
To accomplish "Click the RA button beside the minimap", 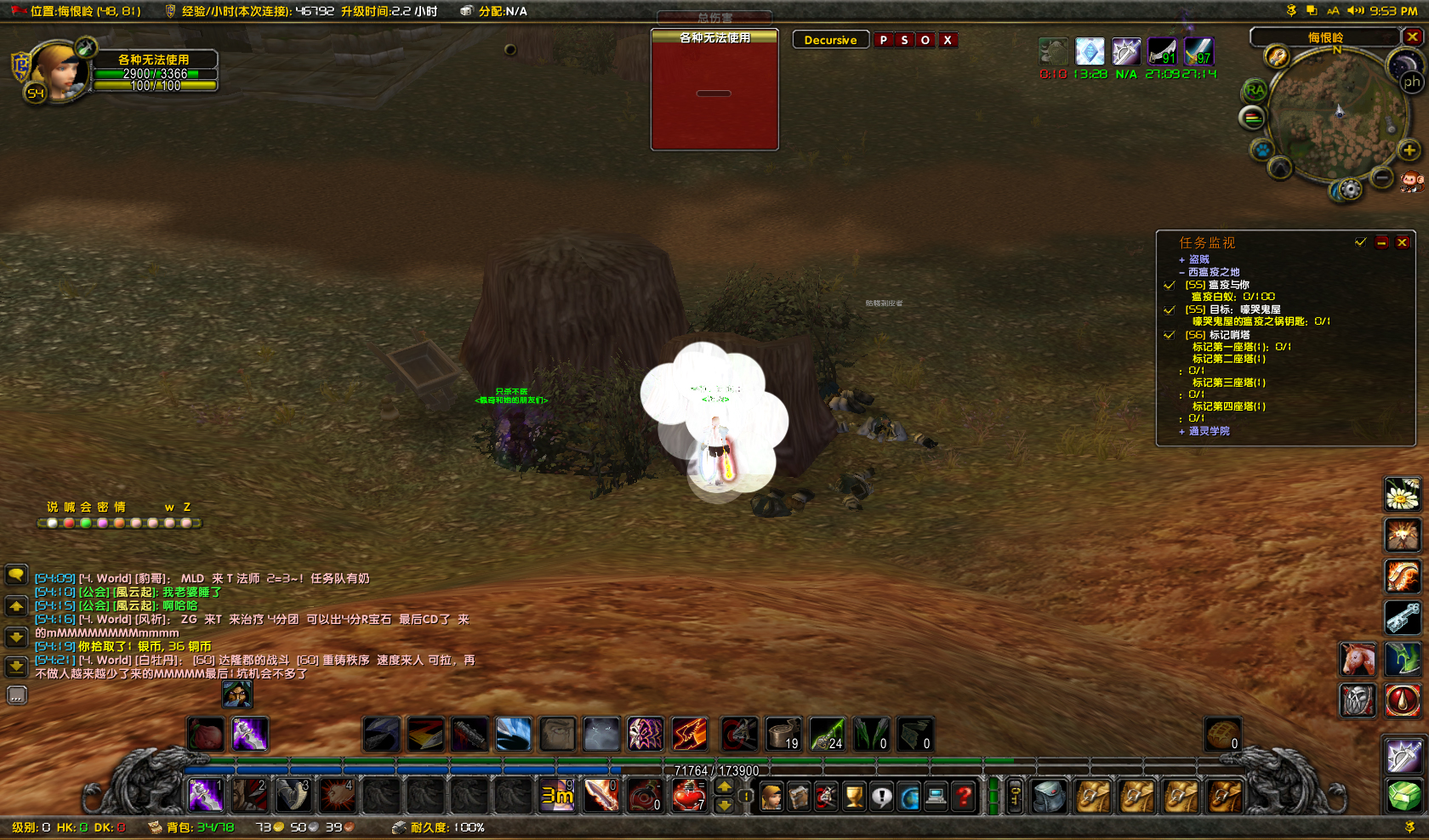I will 1254,89.
